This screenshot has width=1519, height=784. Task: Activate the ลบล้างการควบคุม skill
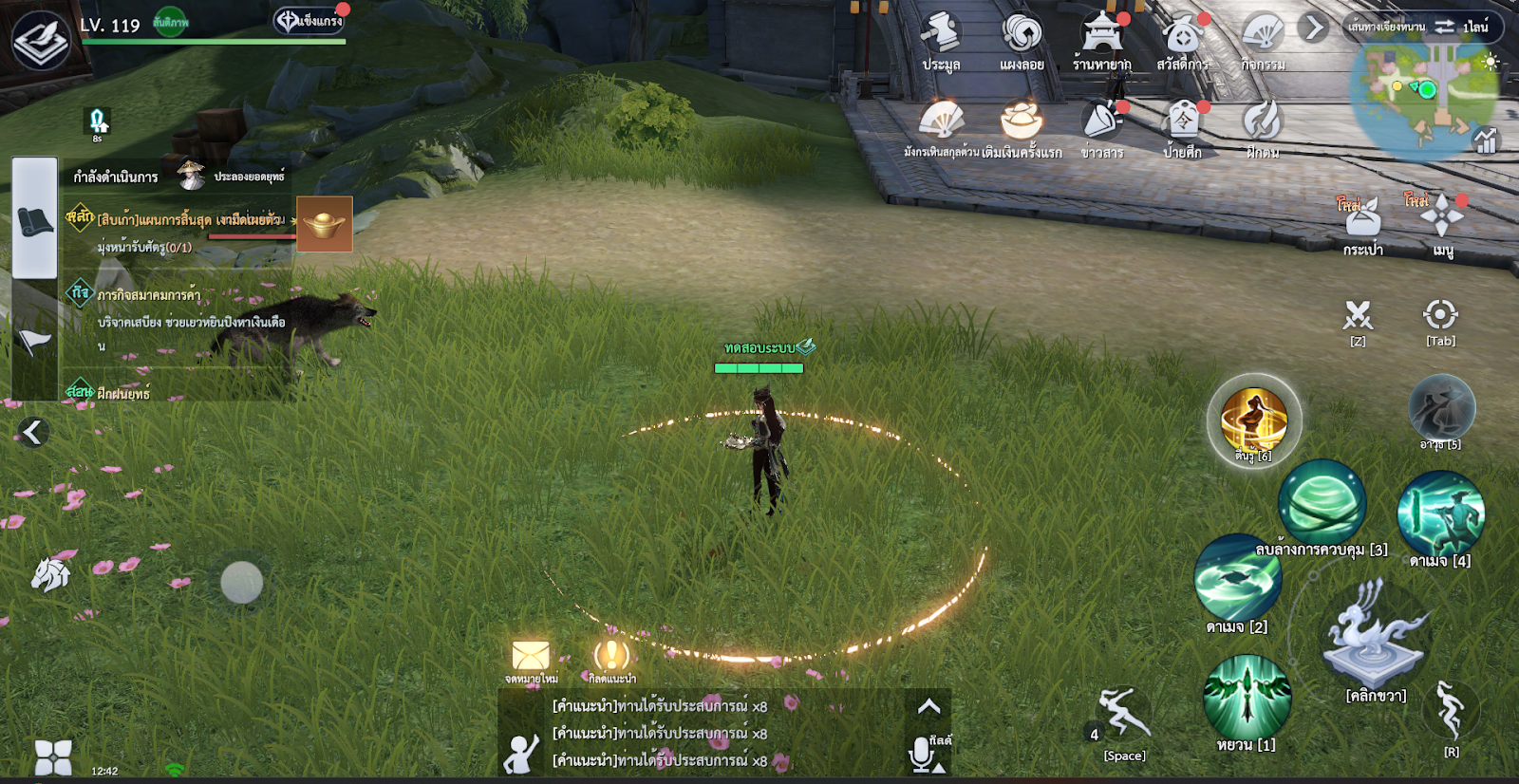tap(1322, 503)
